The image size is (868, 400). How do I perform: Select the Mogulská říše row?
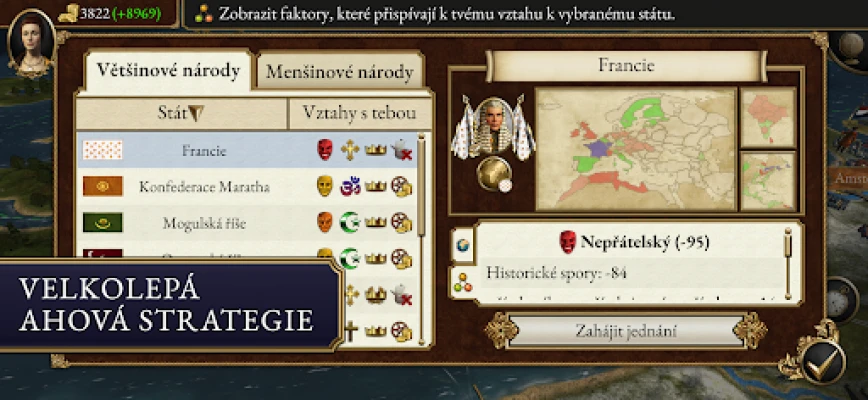[x=204, y=222]
